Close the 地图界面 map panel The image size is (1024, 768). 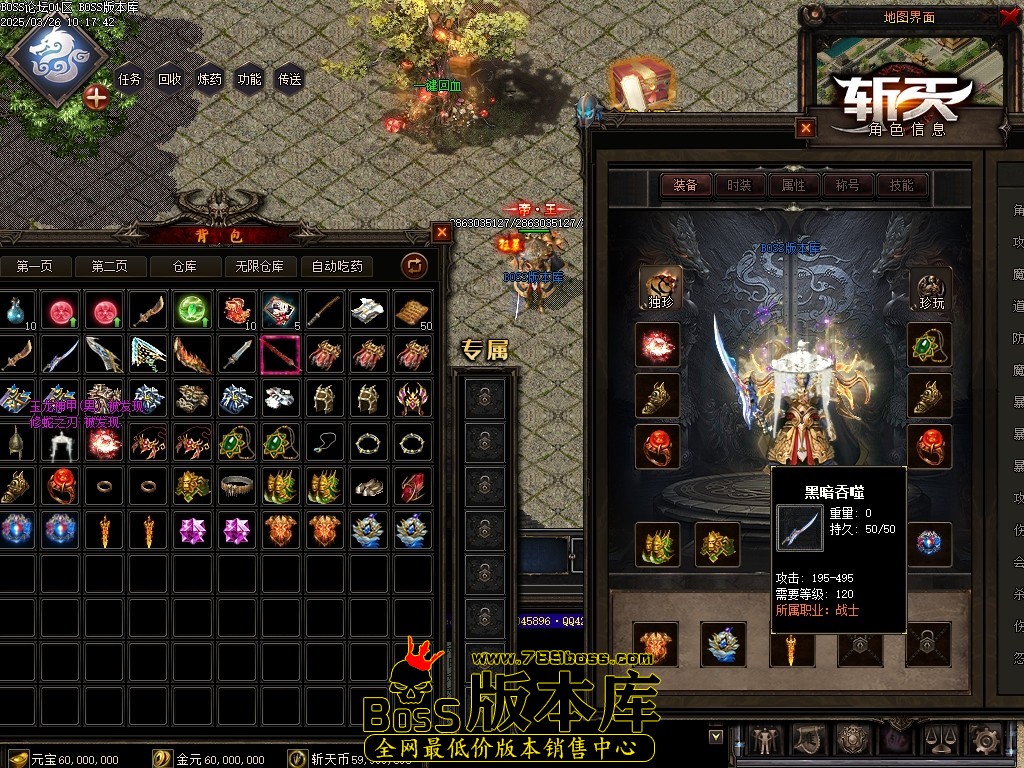click(x=1007, y=16)
